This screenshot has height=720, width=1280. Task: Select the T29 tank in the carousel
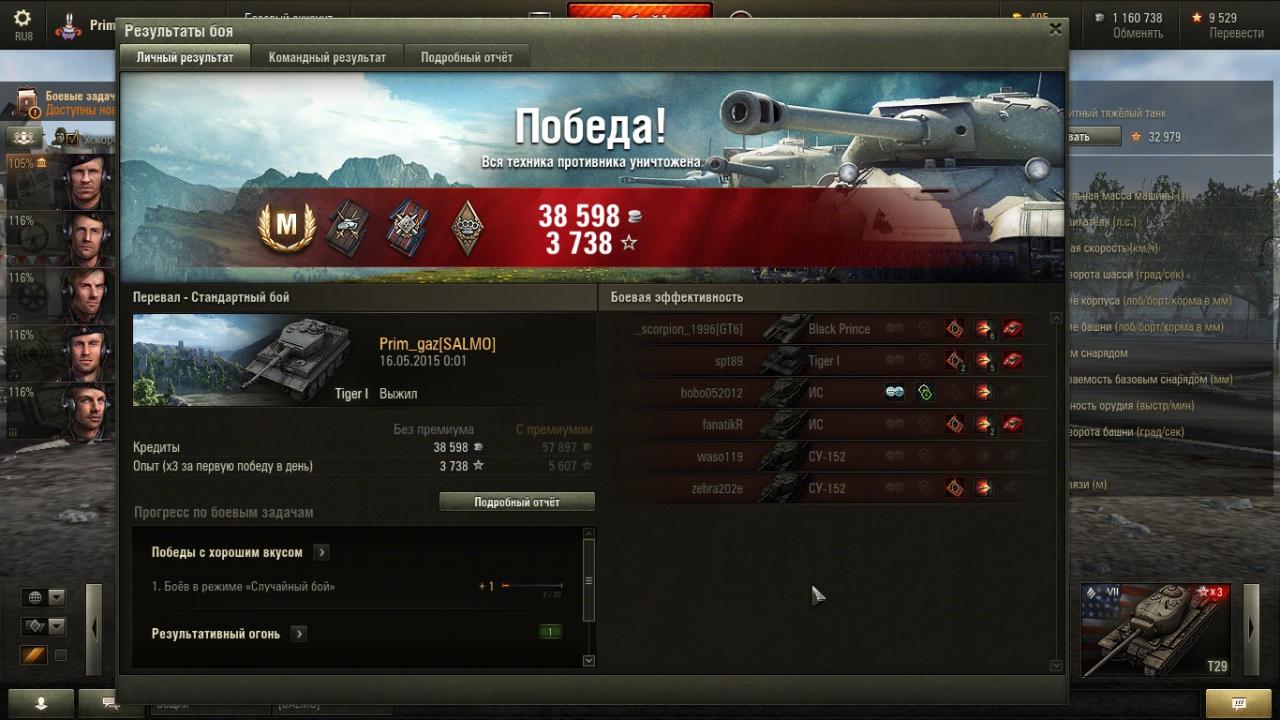click(1156, 630)
